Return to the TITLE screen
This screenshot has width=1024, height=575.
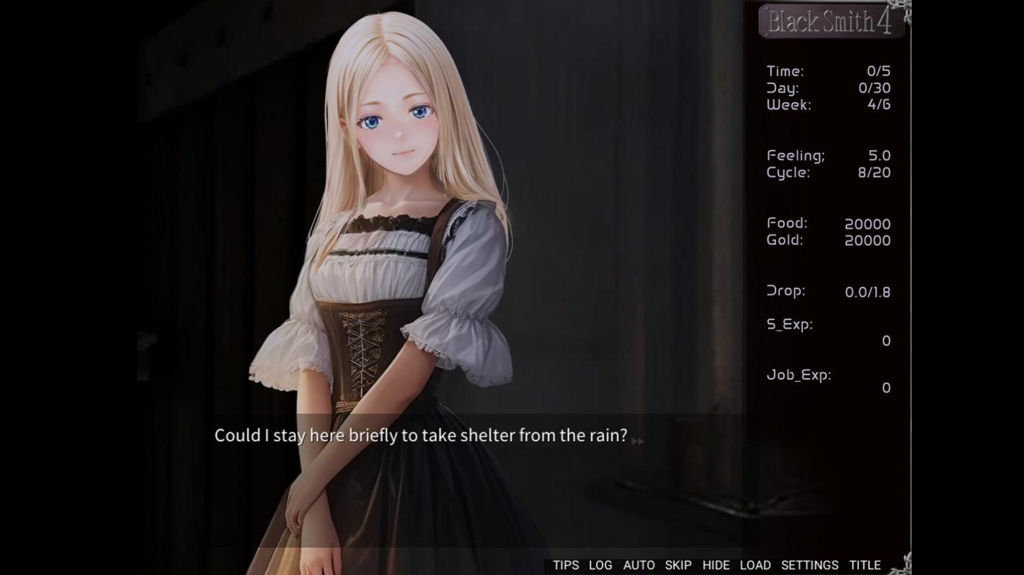[x=865, y=565]
